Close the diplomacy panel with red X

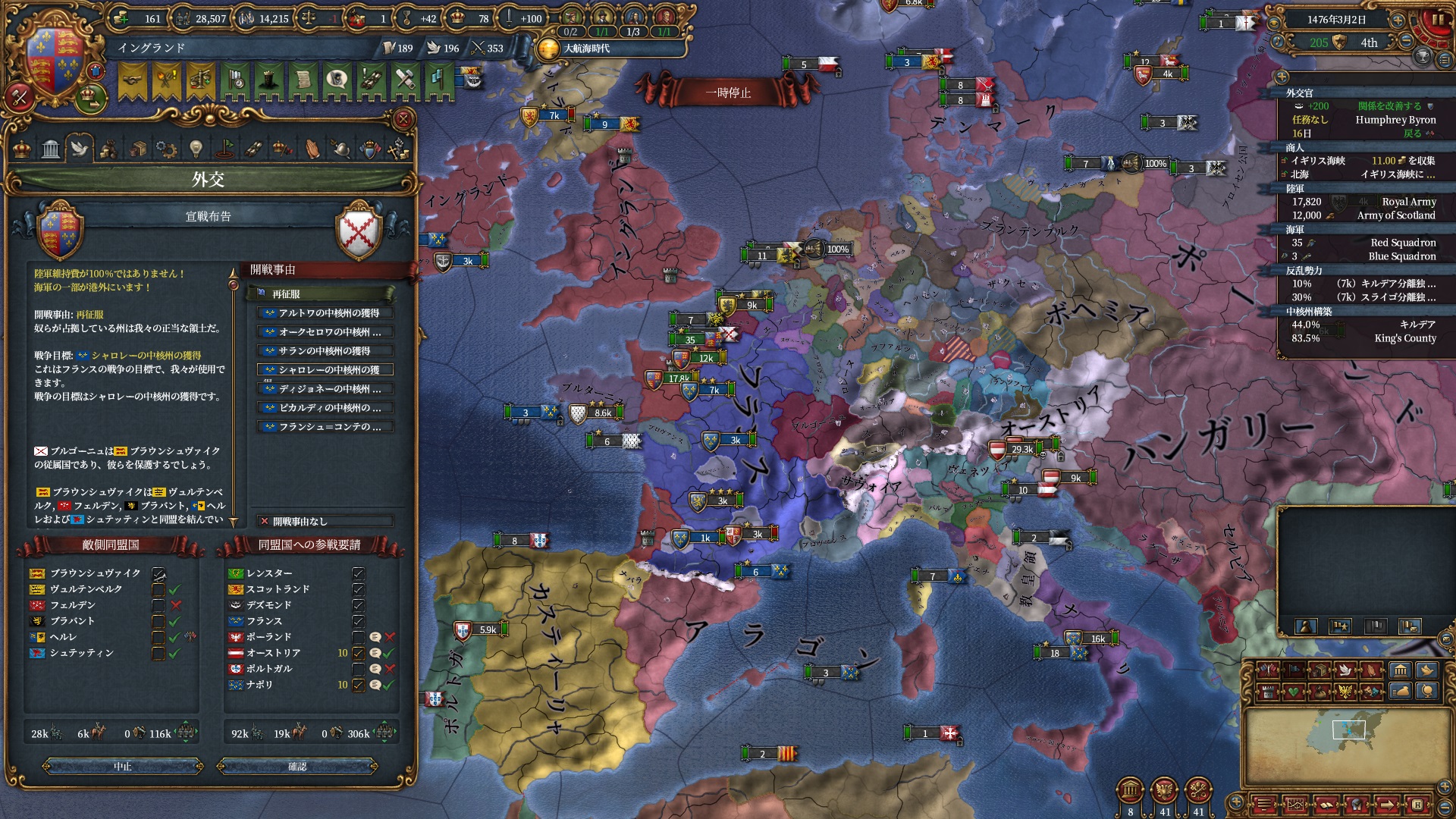point(403,119)
